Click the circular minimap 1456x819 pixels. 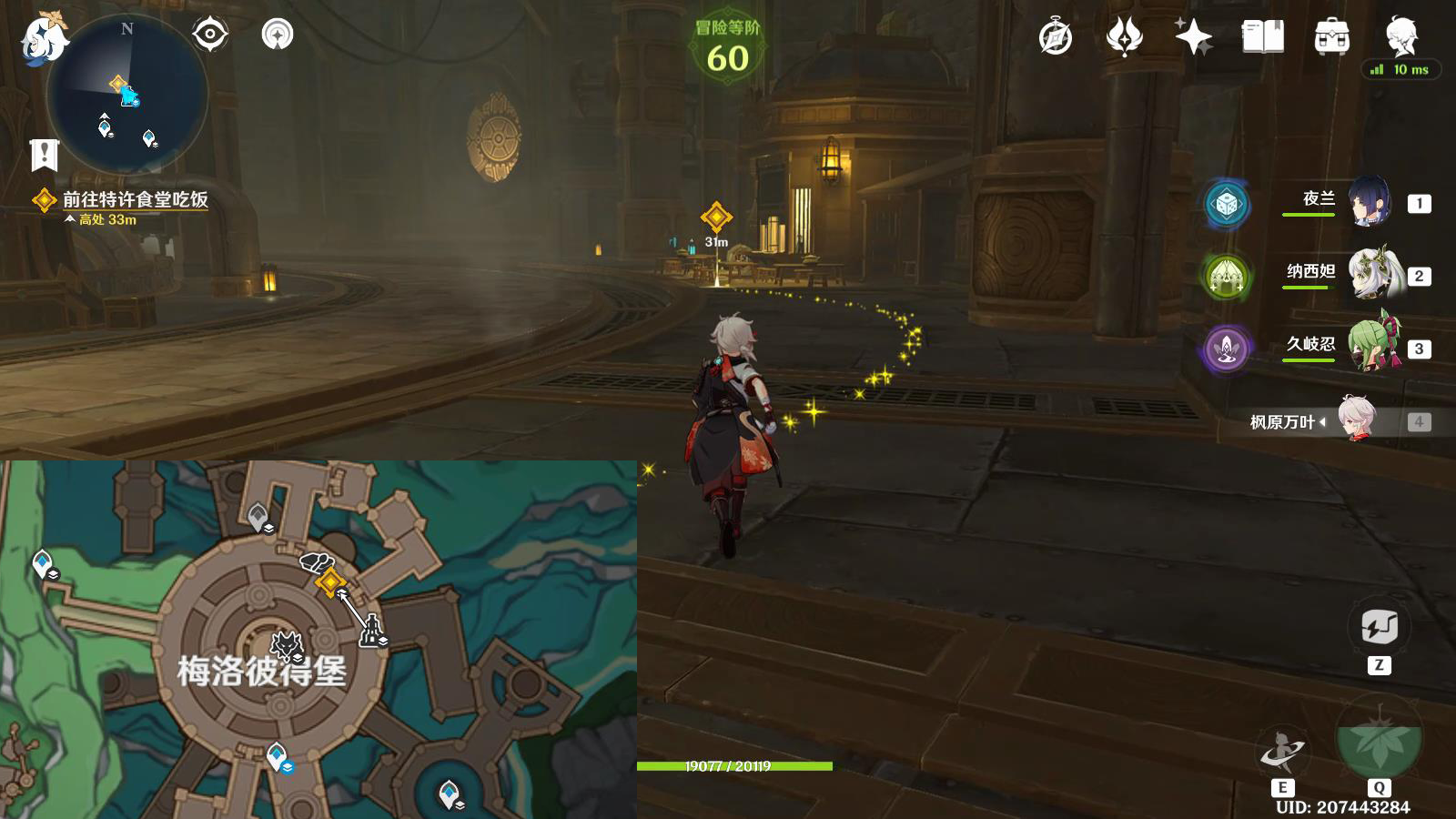click(x=127, y=95)
